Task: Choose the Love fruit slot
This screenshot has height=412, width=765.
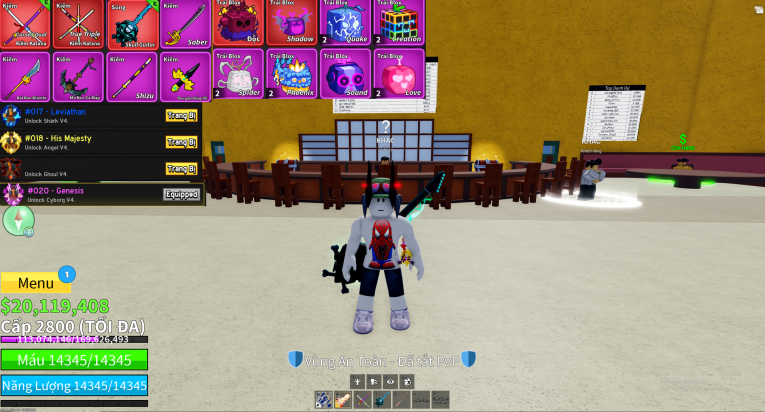Action: (x=399, y=74)
